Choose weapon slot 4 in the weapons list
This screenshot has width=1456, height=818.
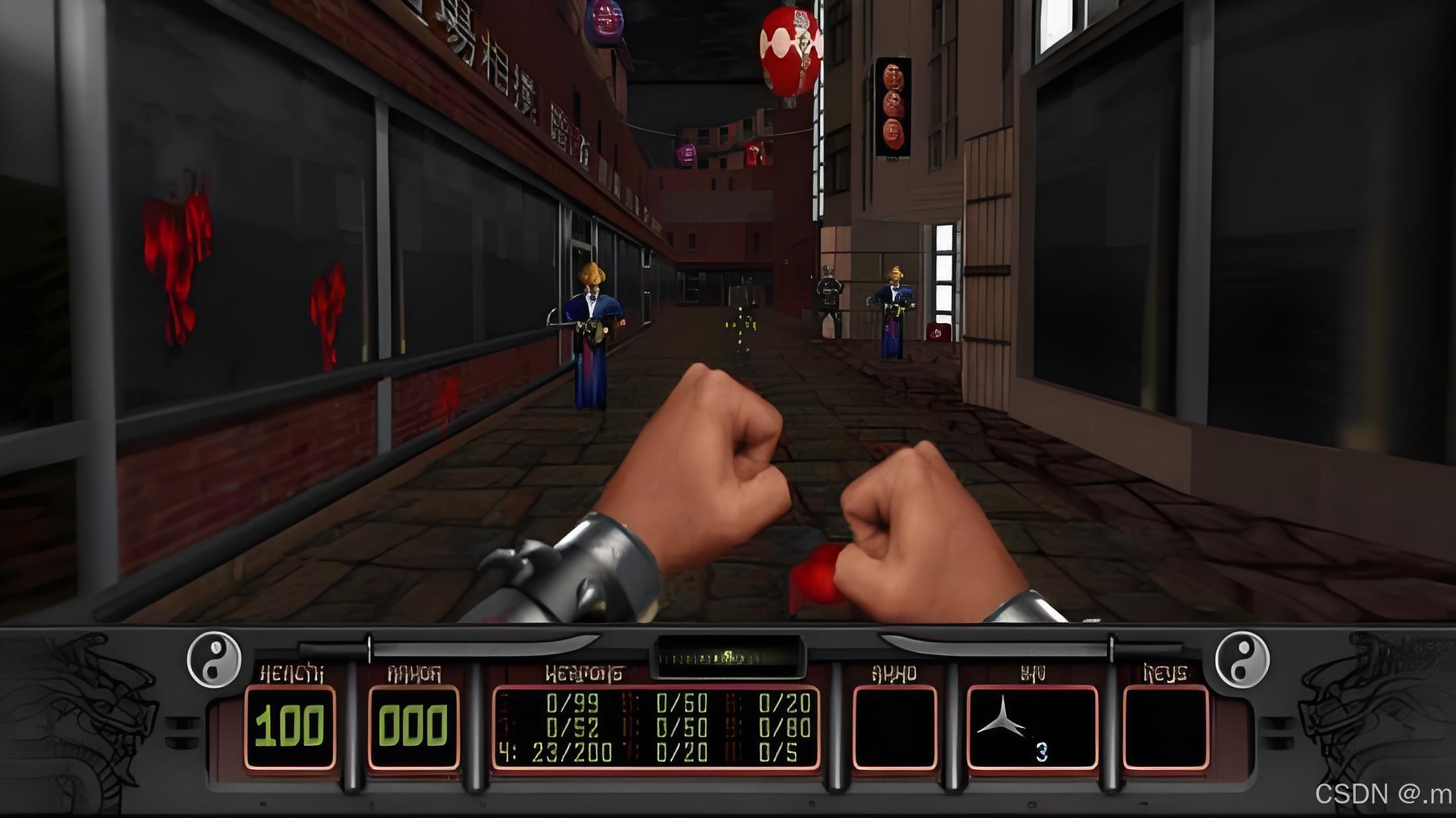coord(556,752)
